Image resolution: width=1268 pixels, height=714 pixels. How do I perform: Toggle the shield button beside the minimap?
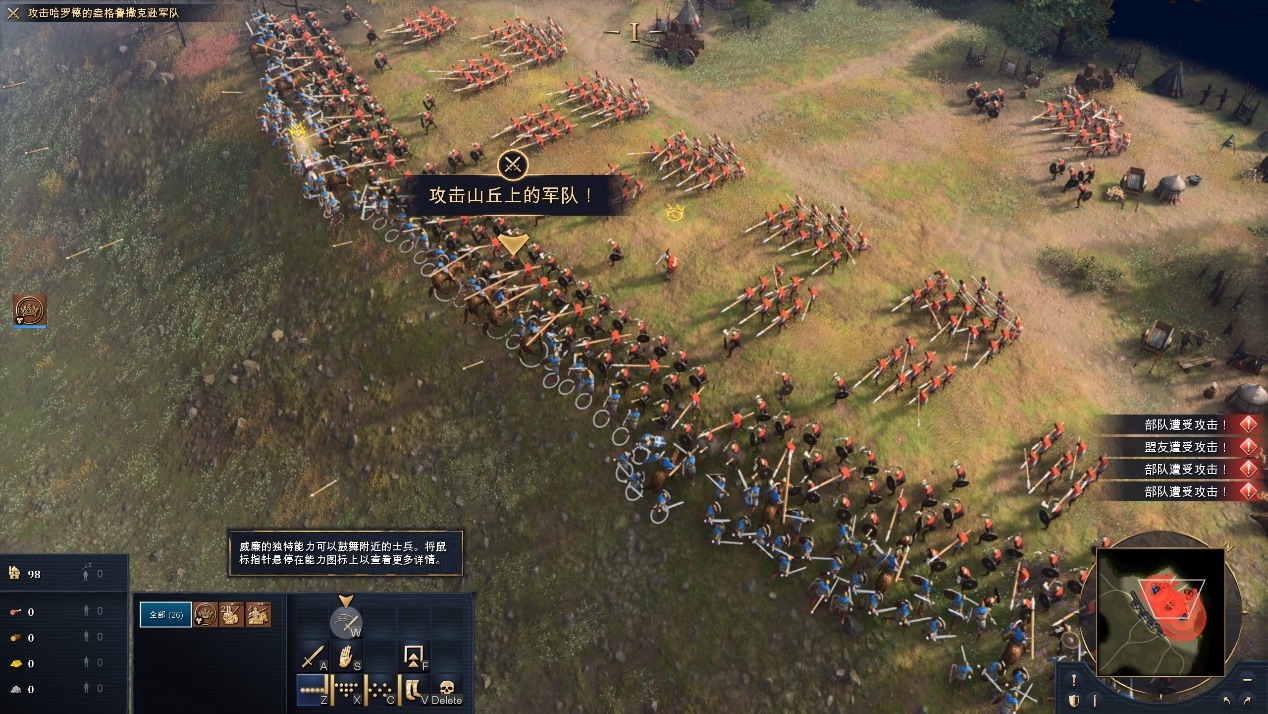[1073, 701]
